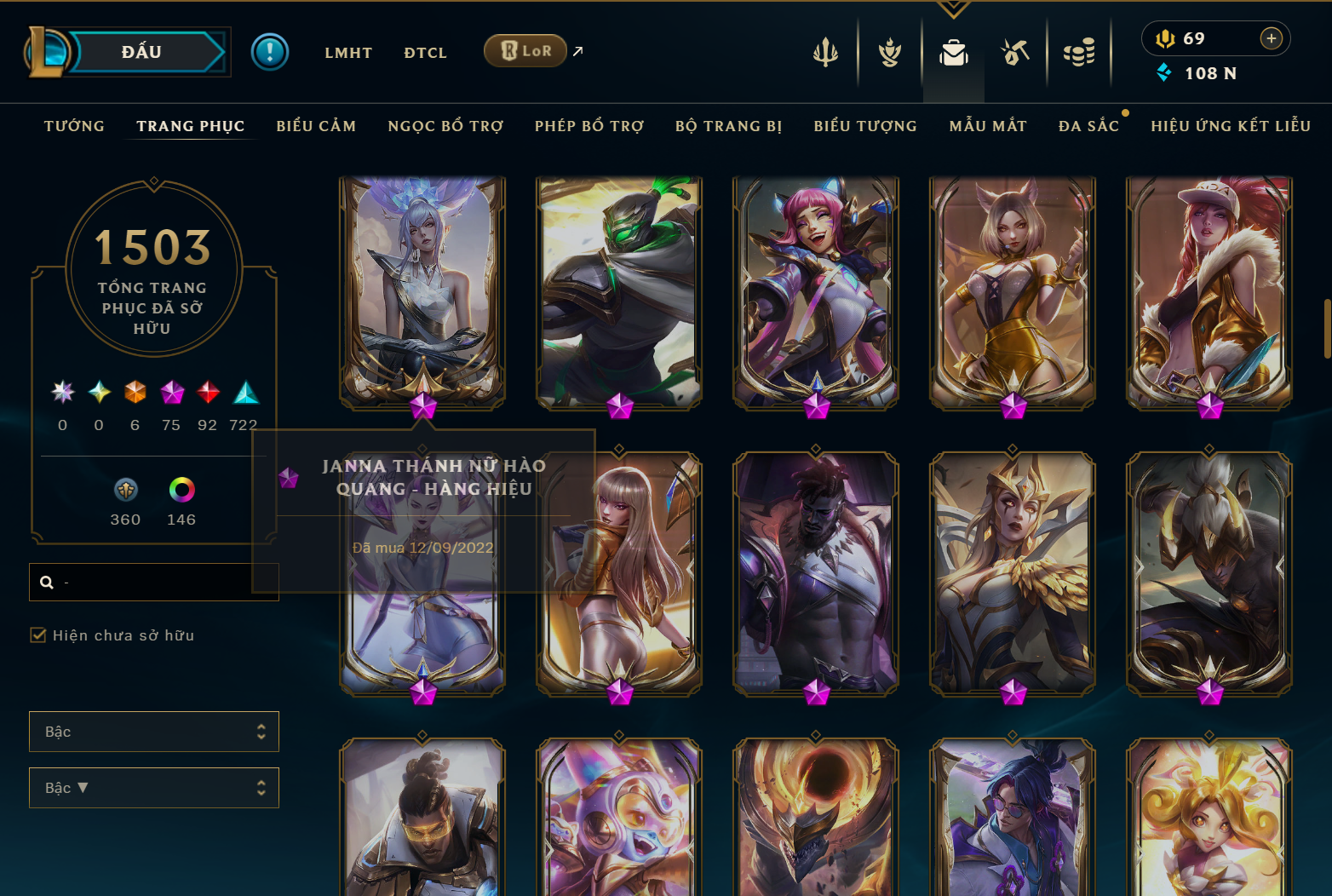The height and width of the screenshot is (896, 1332).
Task: Select the cyan Ultimate rarity triangle filter
Action: click(x=244, y=393)
